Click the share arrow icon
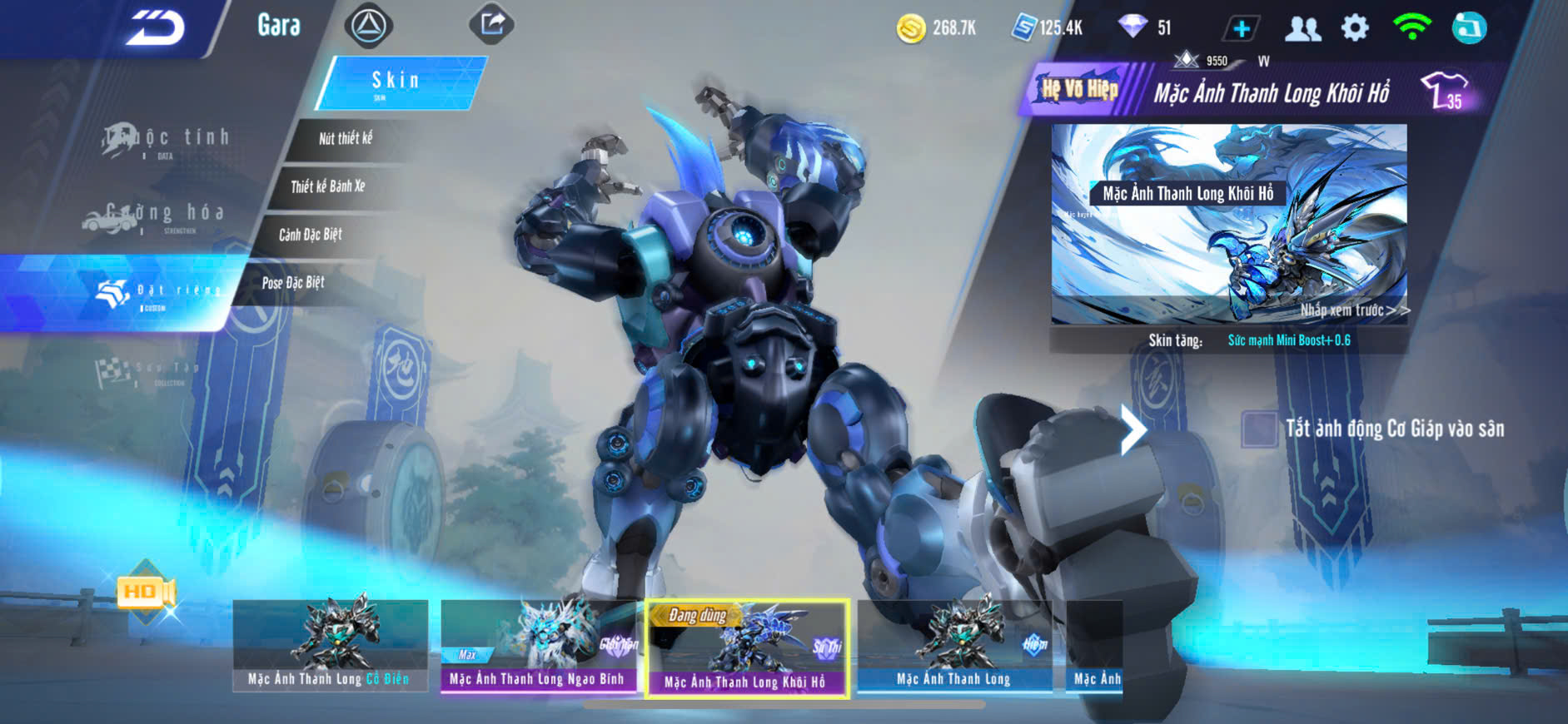Image resolution: width=1568 pixels, height=724 pixels. pos(492,24)
